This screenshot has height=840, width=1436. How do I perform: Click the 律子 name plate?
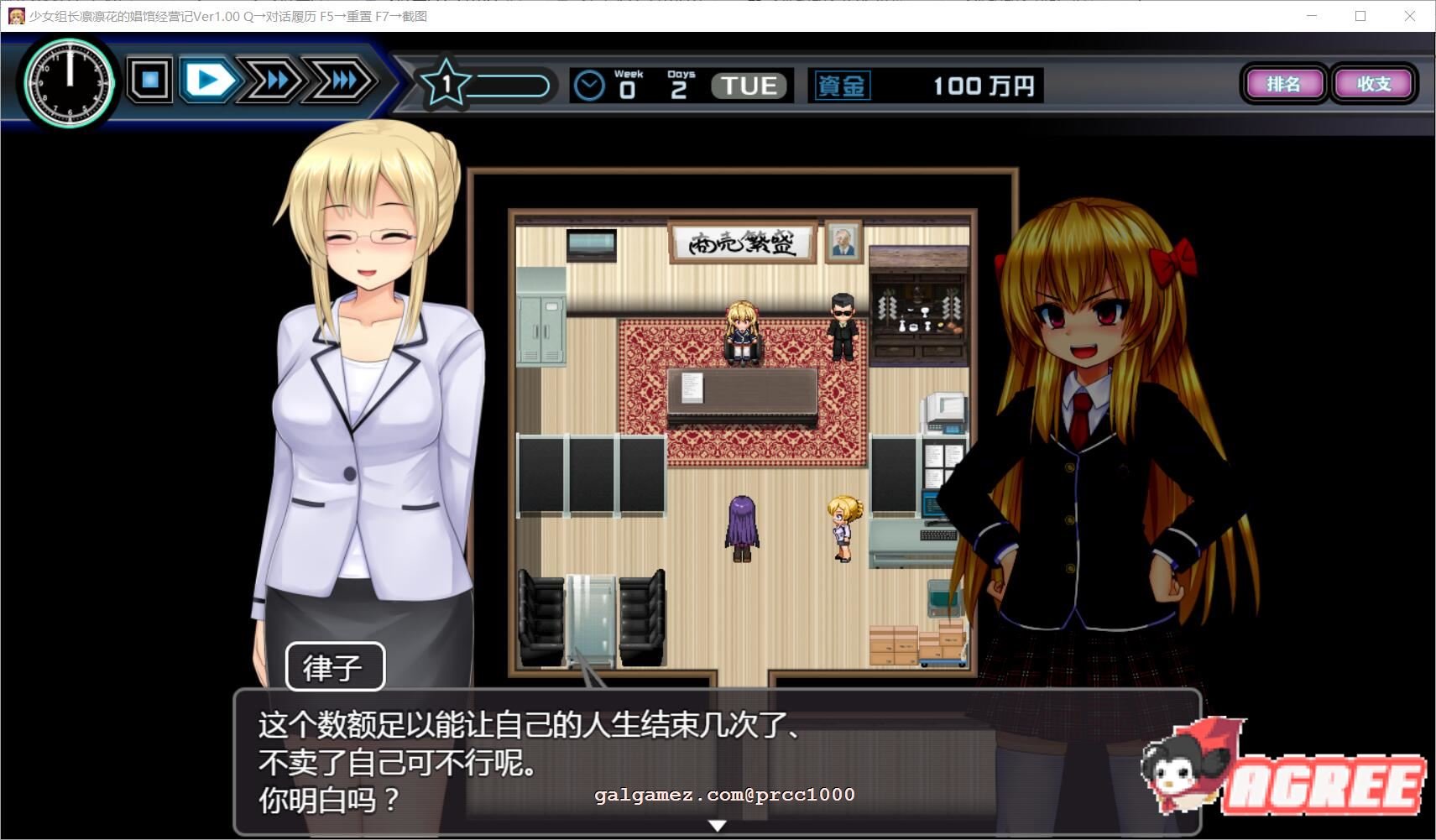pyautogui.click(x=335, y=665)
